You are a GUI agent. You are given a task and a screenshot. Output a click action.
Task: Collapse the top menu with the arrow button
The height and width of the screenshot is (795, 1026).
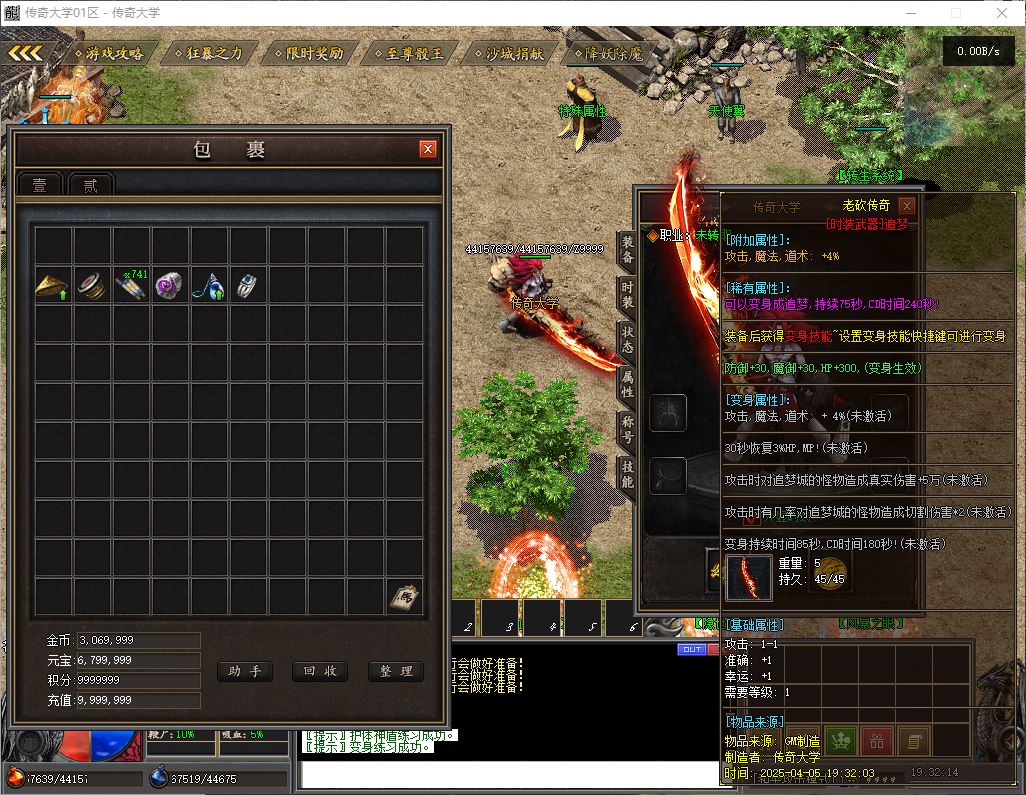coord(26,53)
